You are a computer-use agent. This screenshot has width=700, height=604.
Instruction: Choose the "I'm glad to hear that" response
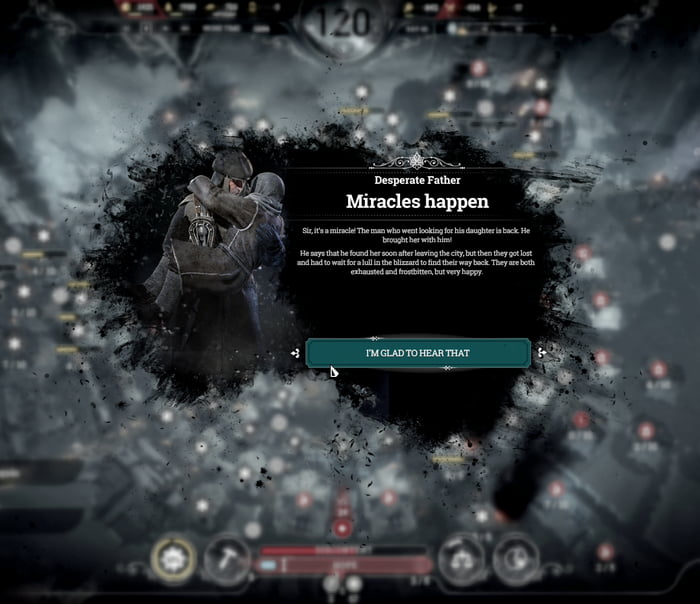click(417, 353)
